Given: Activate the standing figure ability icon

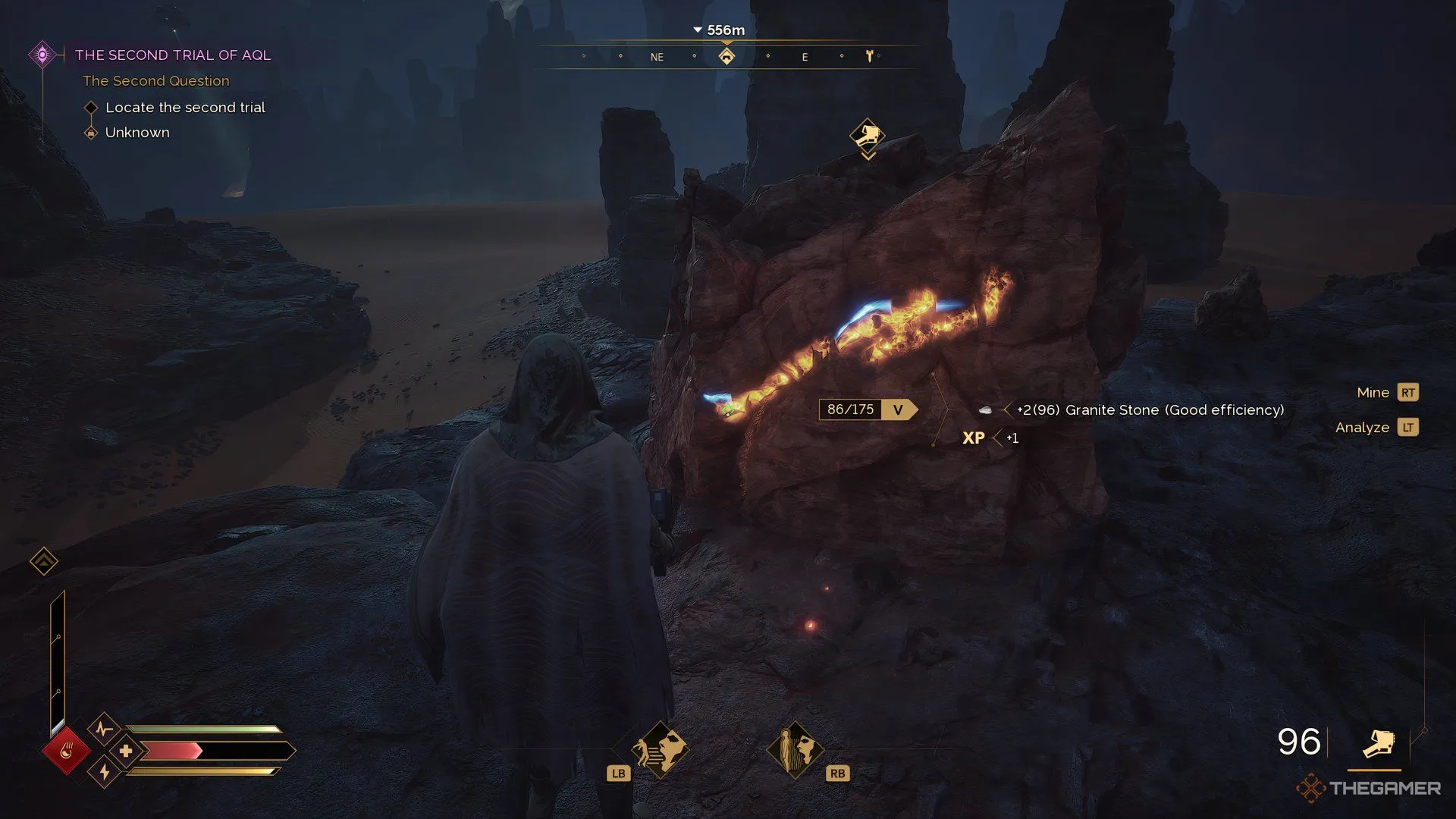Looking at the screenshot, I should click(x=794, y=749).
